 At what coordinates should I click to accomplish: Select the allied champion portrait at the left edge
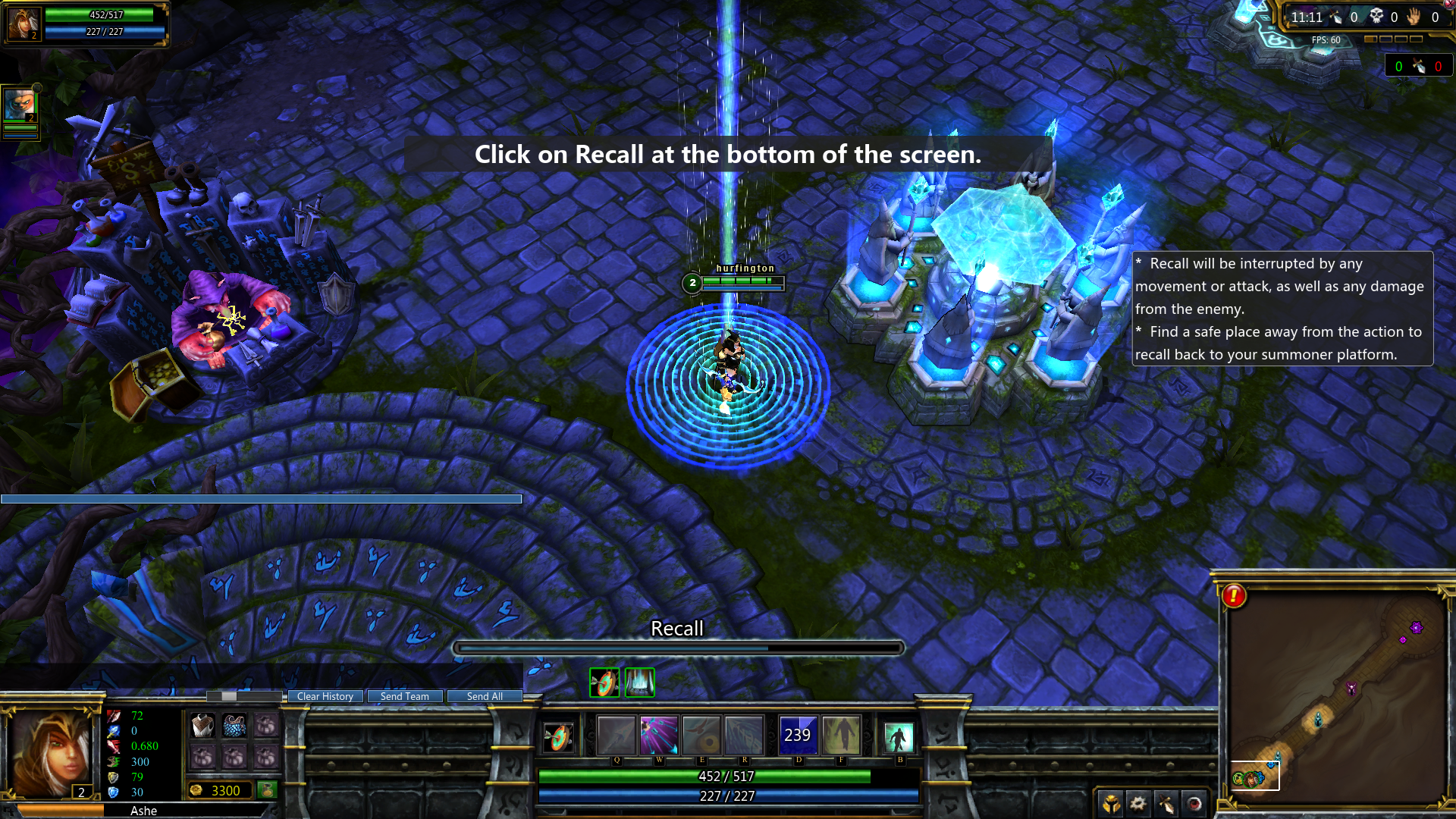tap(19, 105)
